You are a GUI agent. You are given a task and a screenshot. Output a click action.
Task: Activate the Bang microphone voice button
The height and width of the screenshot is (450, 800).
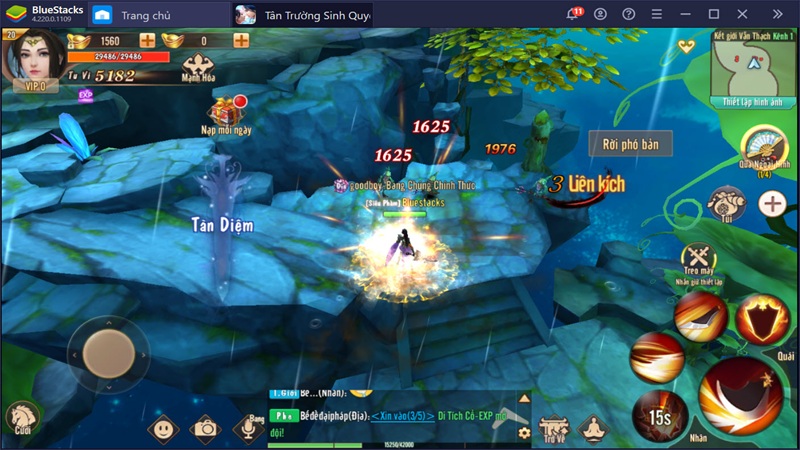[x=250, y=428]
